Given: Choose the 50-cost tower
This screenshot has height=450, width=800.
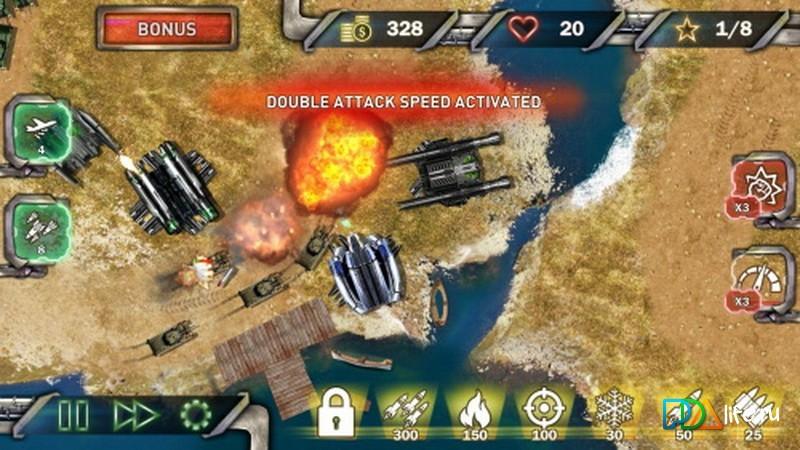Looking at the screenshot, I should (x=681, y=412).
